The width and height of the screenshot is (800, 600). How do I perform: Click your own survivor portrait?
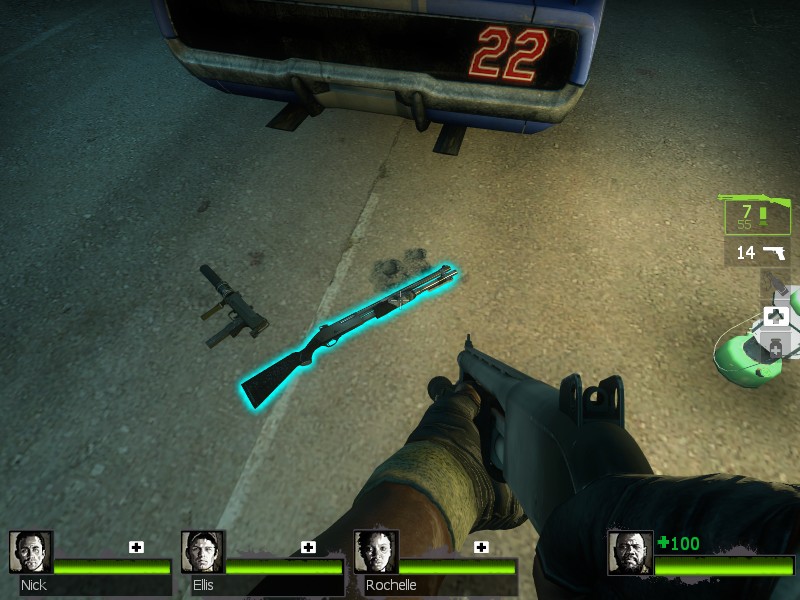[630, 553]
